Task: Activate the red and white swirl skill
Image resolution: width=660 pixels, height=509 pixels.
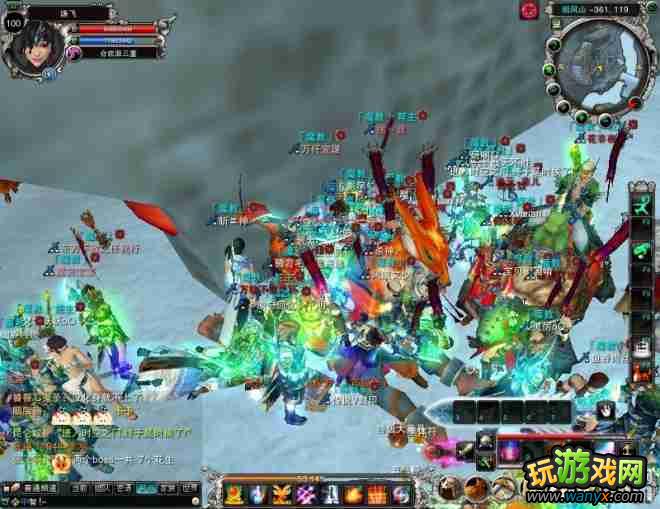Action: tap(402, 493)
